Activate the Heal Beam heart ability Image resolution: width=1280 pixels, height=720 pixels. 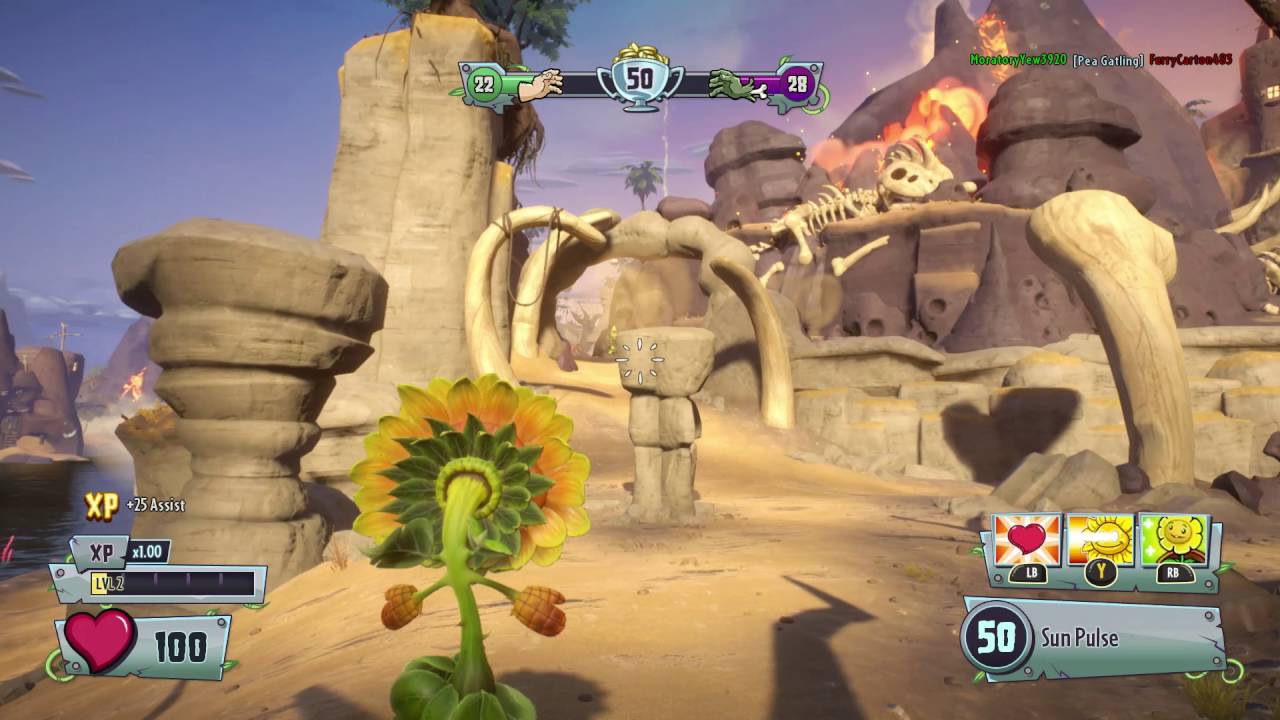(x=1027, y=541)
